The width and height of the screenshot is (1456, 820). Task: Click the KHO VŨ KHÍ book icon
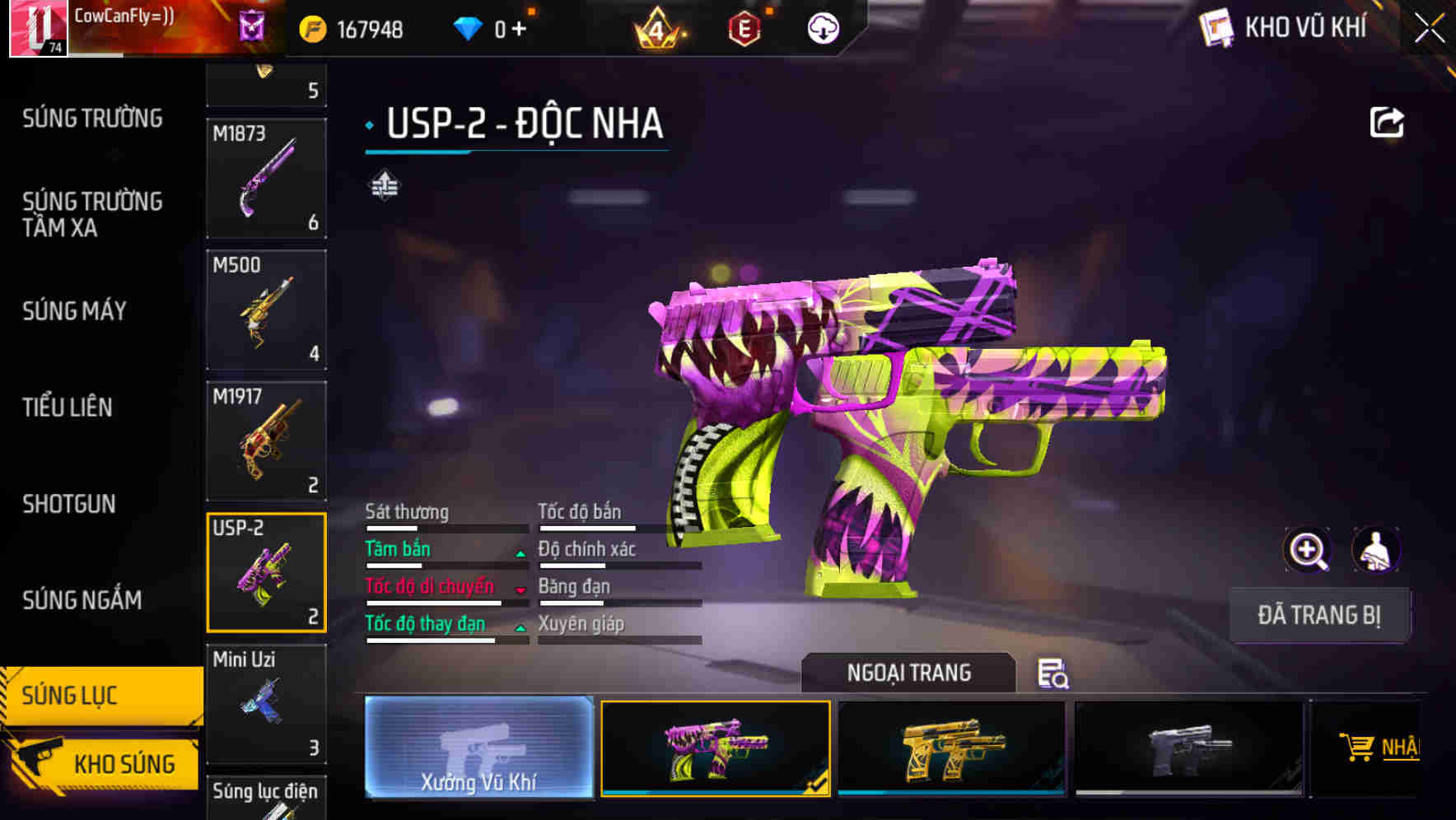point(1216,27)
